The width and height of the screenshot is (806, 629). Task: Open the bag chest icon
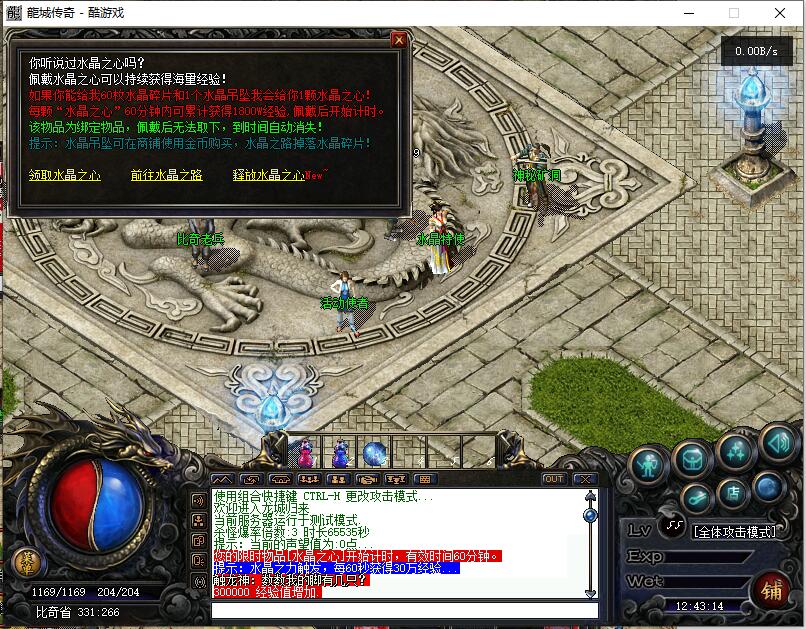(x=692, y=458)
